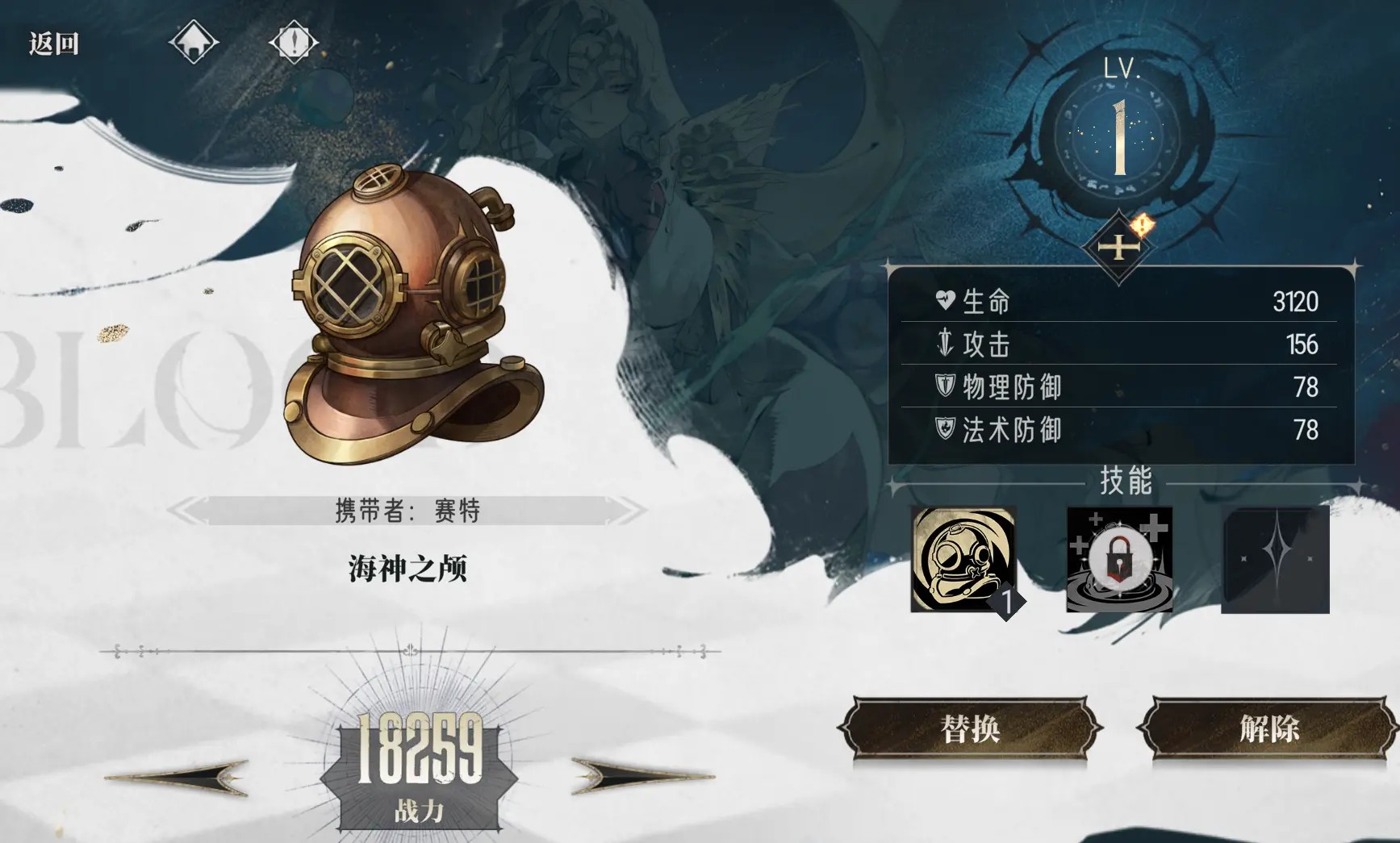The width and height of the screenshot is (1400, 843).
Task: Click the exclamation notice diamond icon
Action: pyautogui.click(x=294, y=40)
